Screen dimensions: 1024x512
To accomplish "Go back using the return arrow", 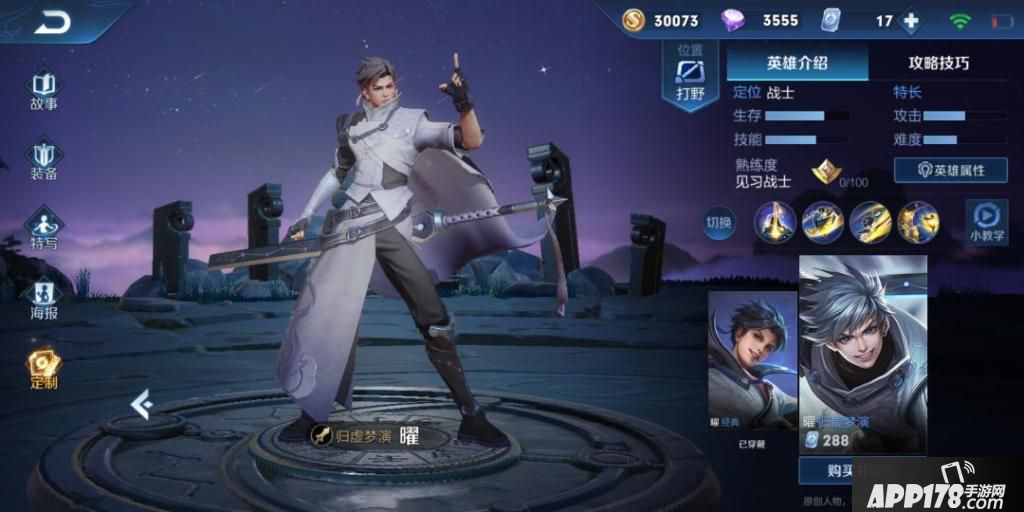I will [52, 21].
